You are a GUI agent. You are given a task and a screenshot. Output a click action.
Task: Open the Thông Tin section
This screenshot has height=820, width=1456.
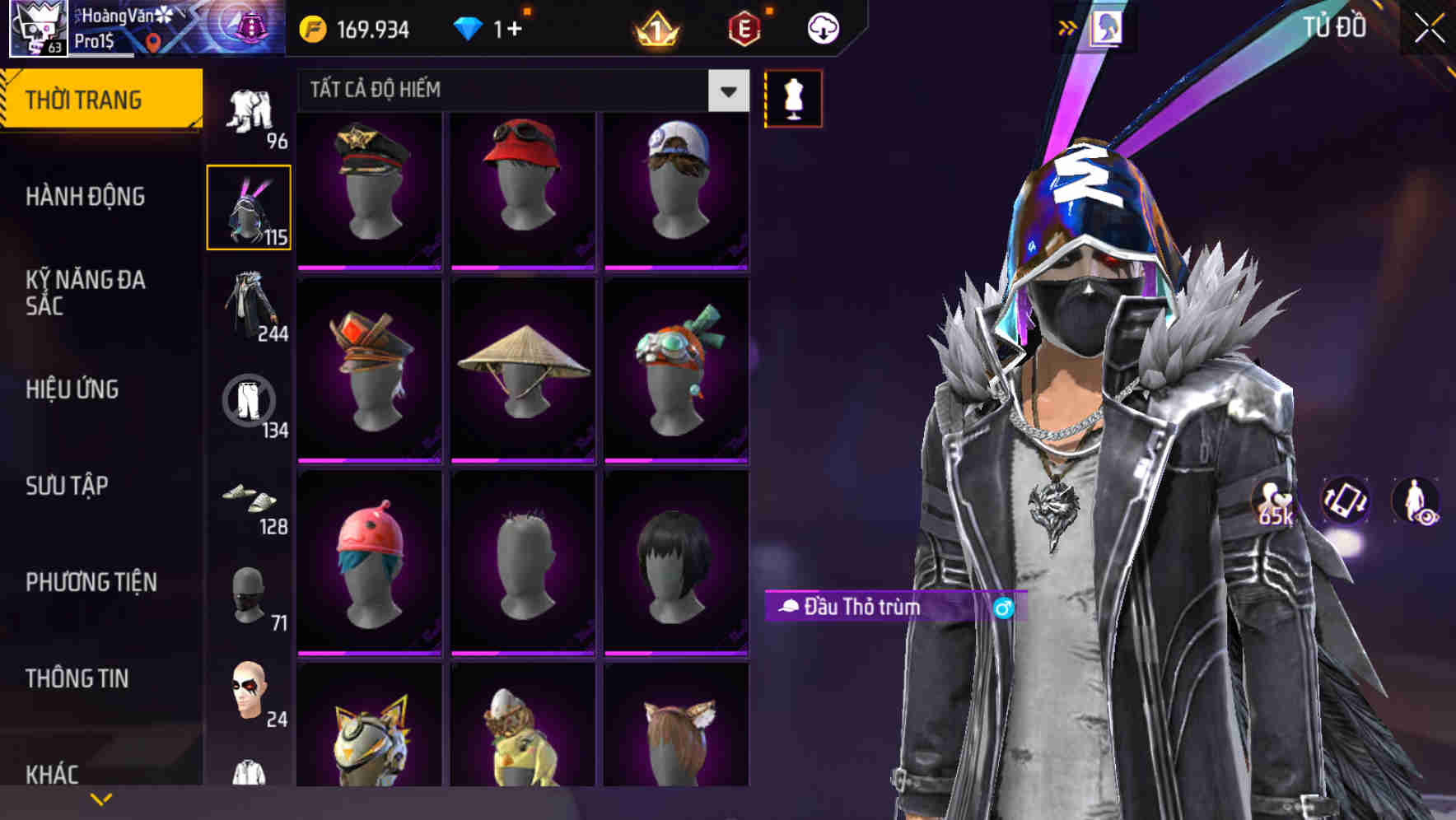pyautogui.click(x=78, y=678)
